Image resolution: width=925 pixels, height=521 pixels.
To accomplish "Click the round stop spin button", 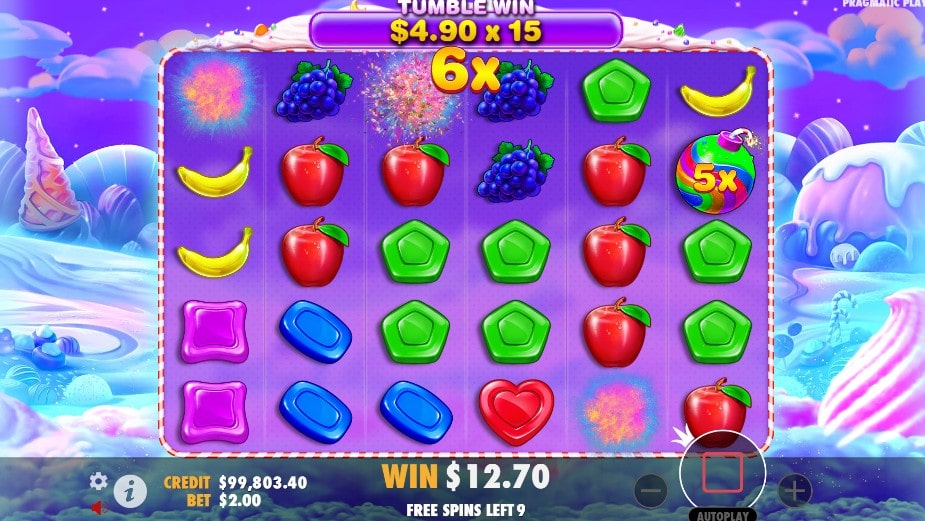I will tap(722, 473).
